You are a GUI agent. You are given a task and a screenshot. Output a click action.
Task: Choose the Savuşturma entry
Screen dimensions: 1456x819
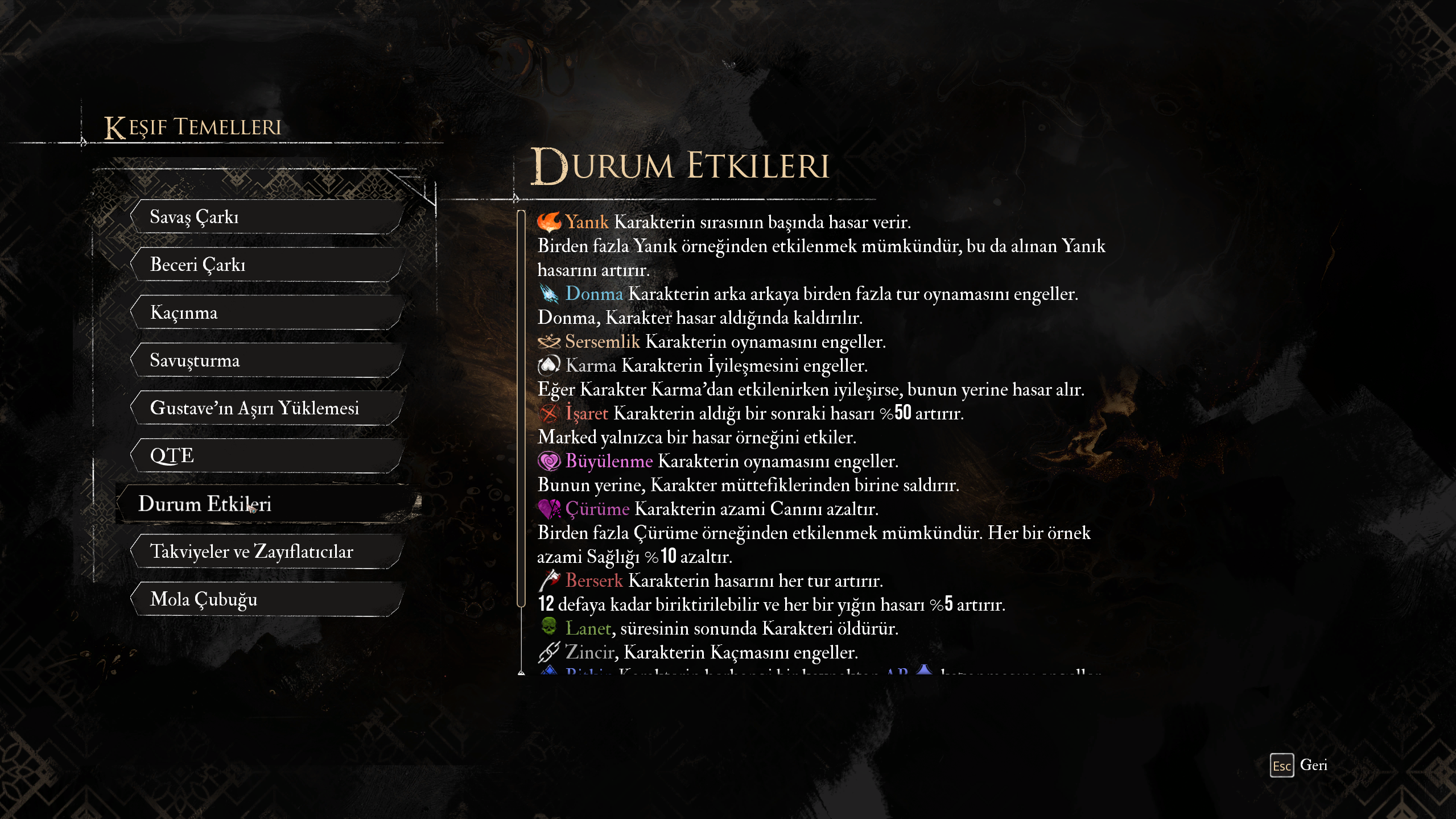[x=267, y=360]
